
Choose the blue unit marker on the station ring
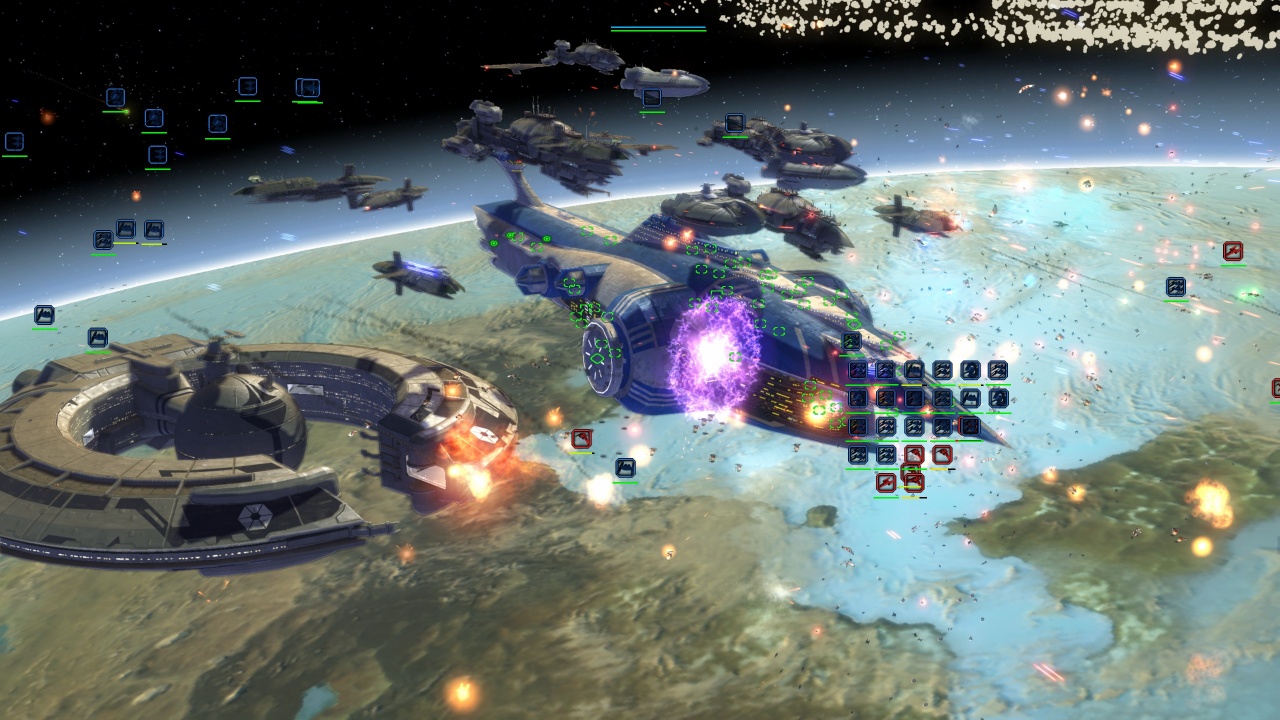click(x=97, y=337)
